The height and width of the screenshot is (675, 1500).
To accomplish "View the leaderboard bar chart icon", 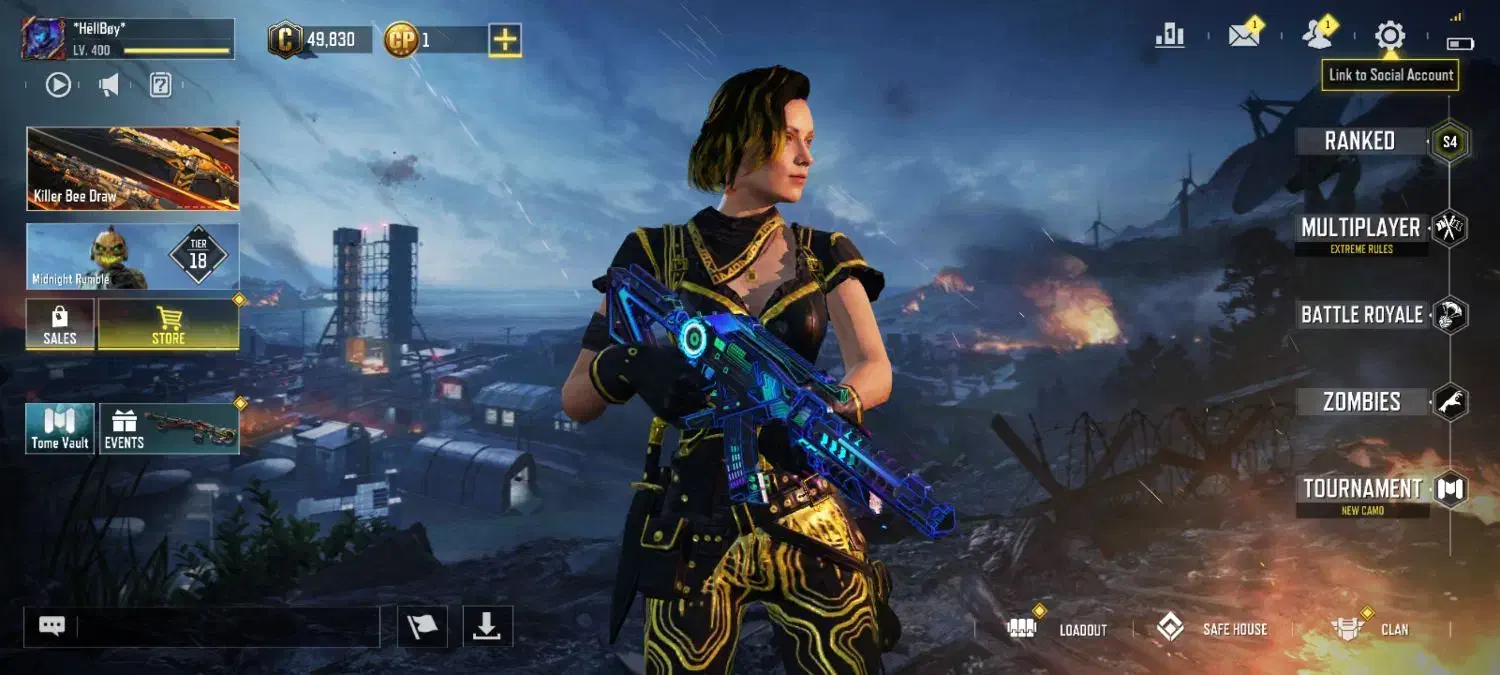I will coord(1169,36).
